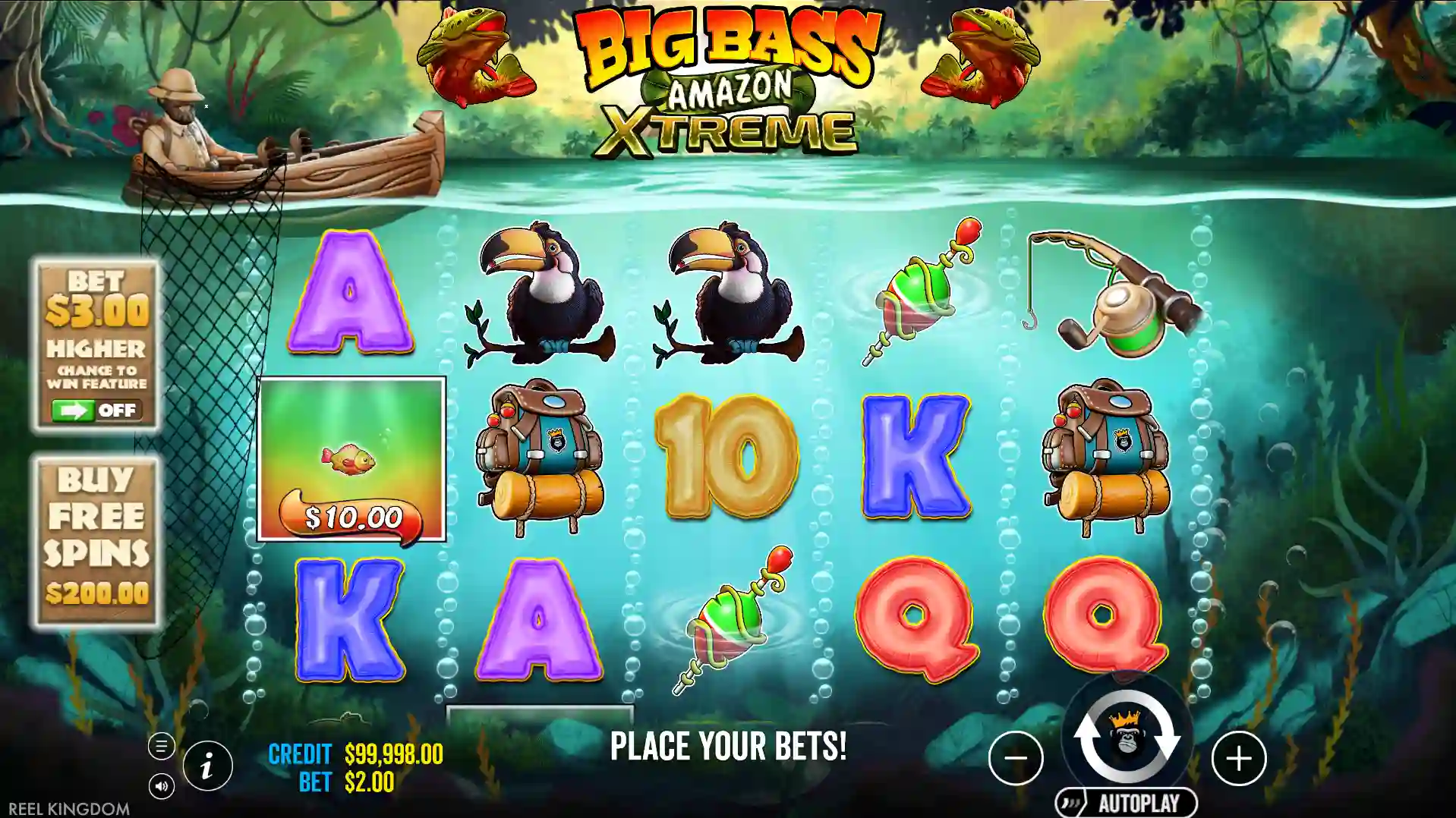
Task: Toggle the Higher Chance to Win feature on
Action: tap(95, 411)
